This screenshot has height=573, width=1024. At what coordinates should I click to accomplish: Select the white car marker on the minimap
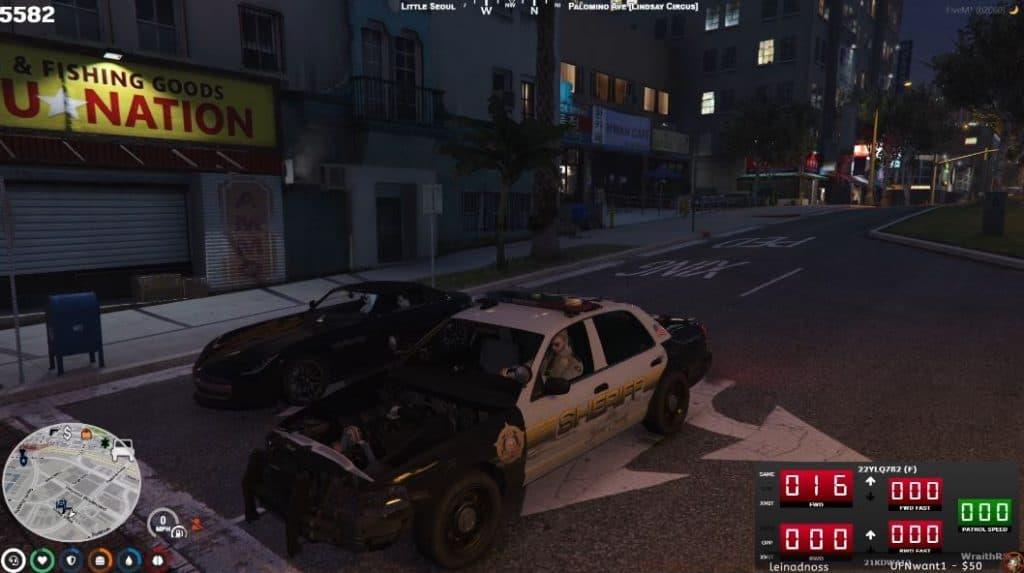(x=122, y=451)
